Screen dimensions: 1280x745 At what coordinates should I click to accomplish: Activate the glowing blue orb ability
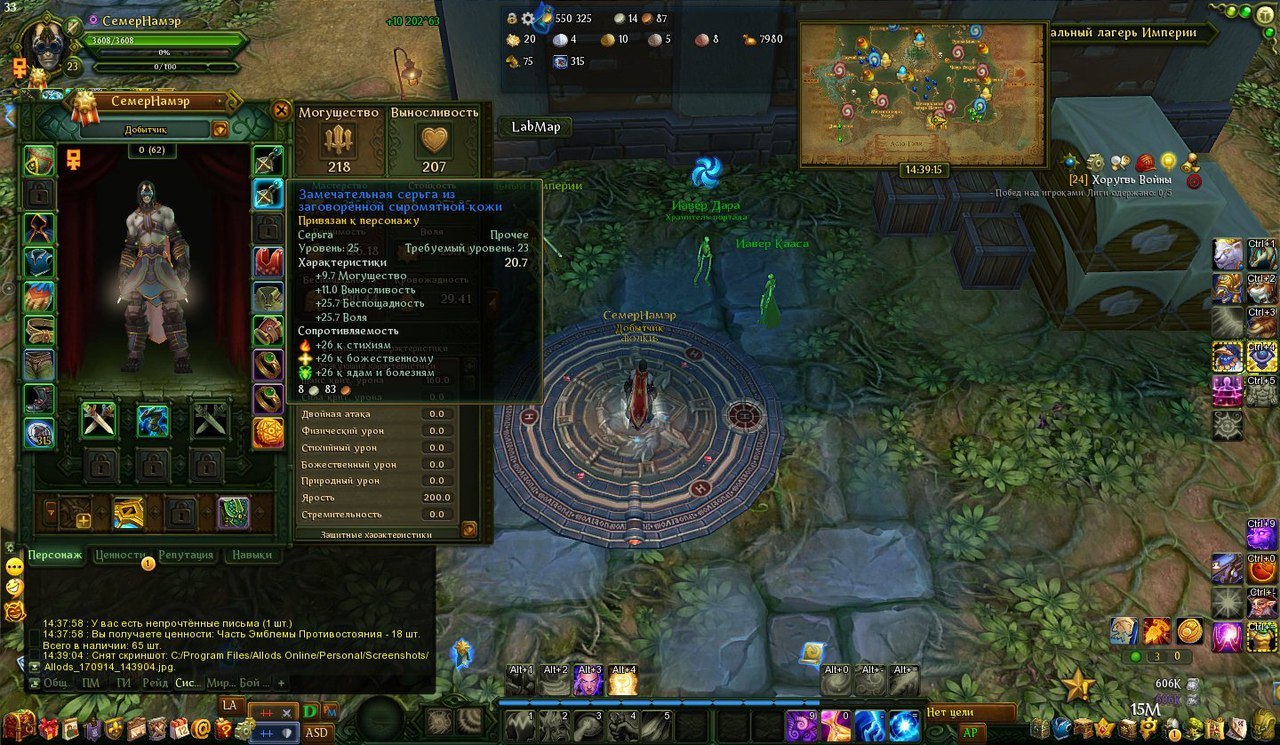(x=905, y=724)
